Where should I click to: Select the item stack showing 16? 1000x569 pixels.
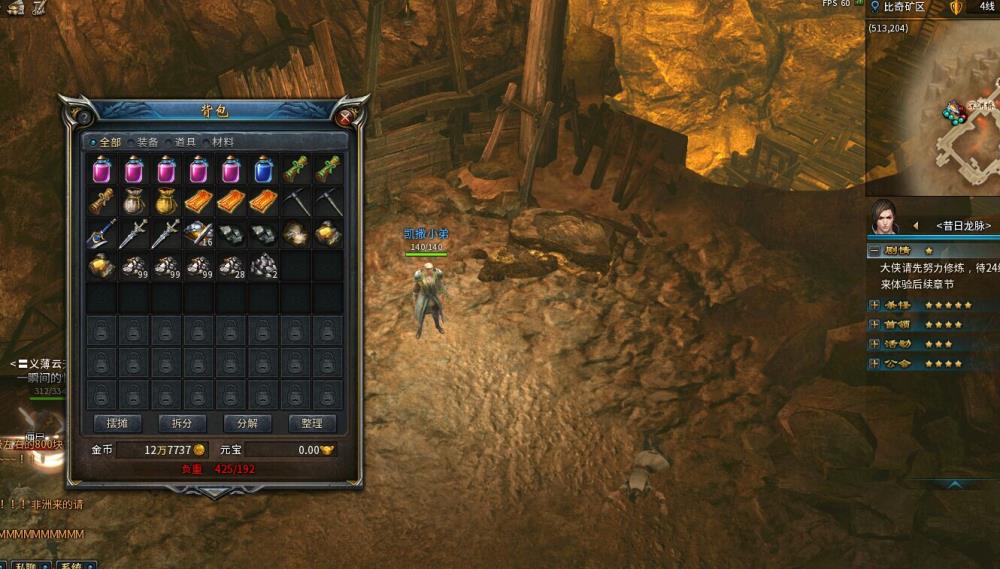(x=199, y=233)
